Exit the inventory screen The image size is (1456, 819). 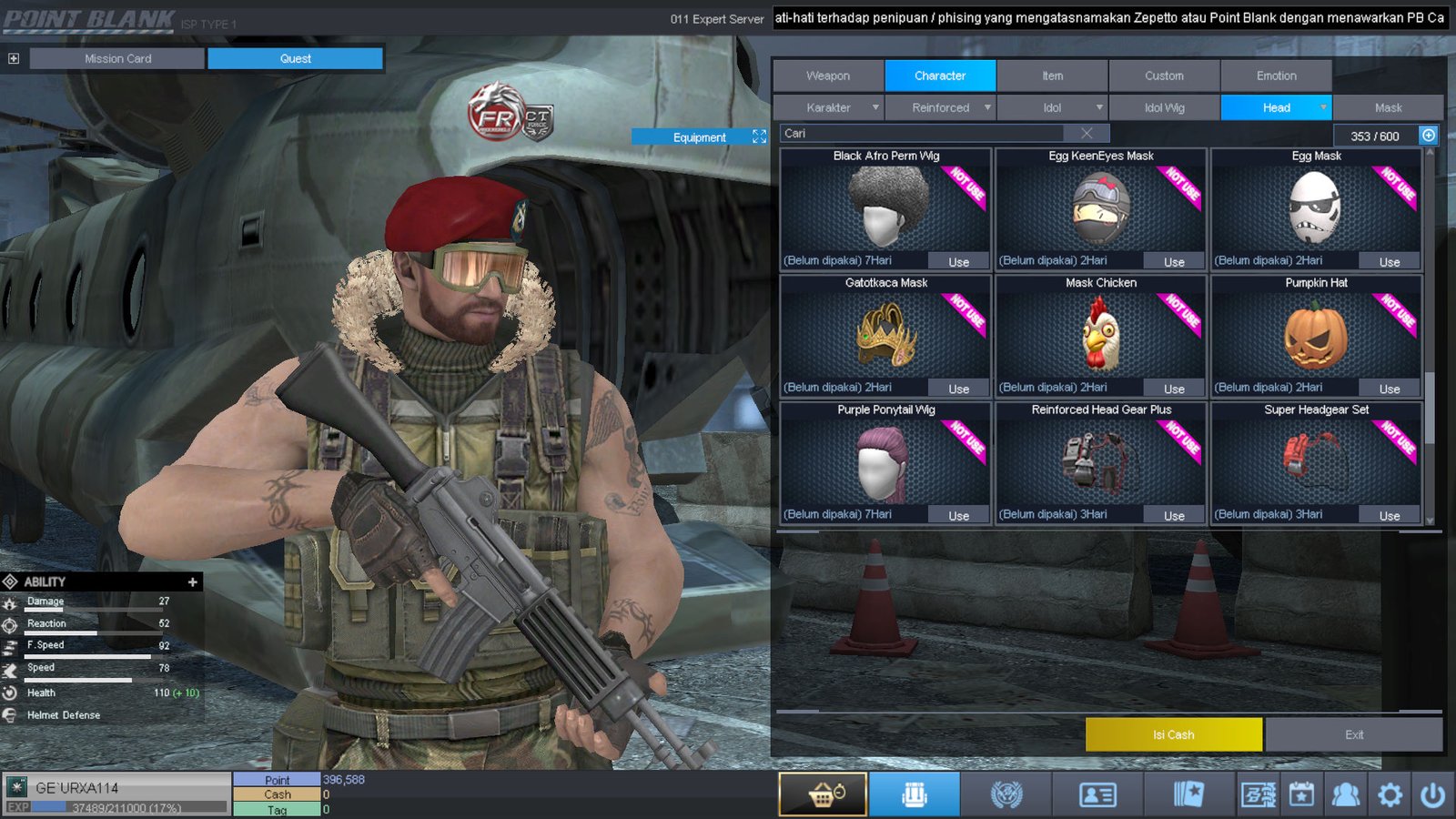click(x=1353, y=734)
